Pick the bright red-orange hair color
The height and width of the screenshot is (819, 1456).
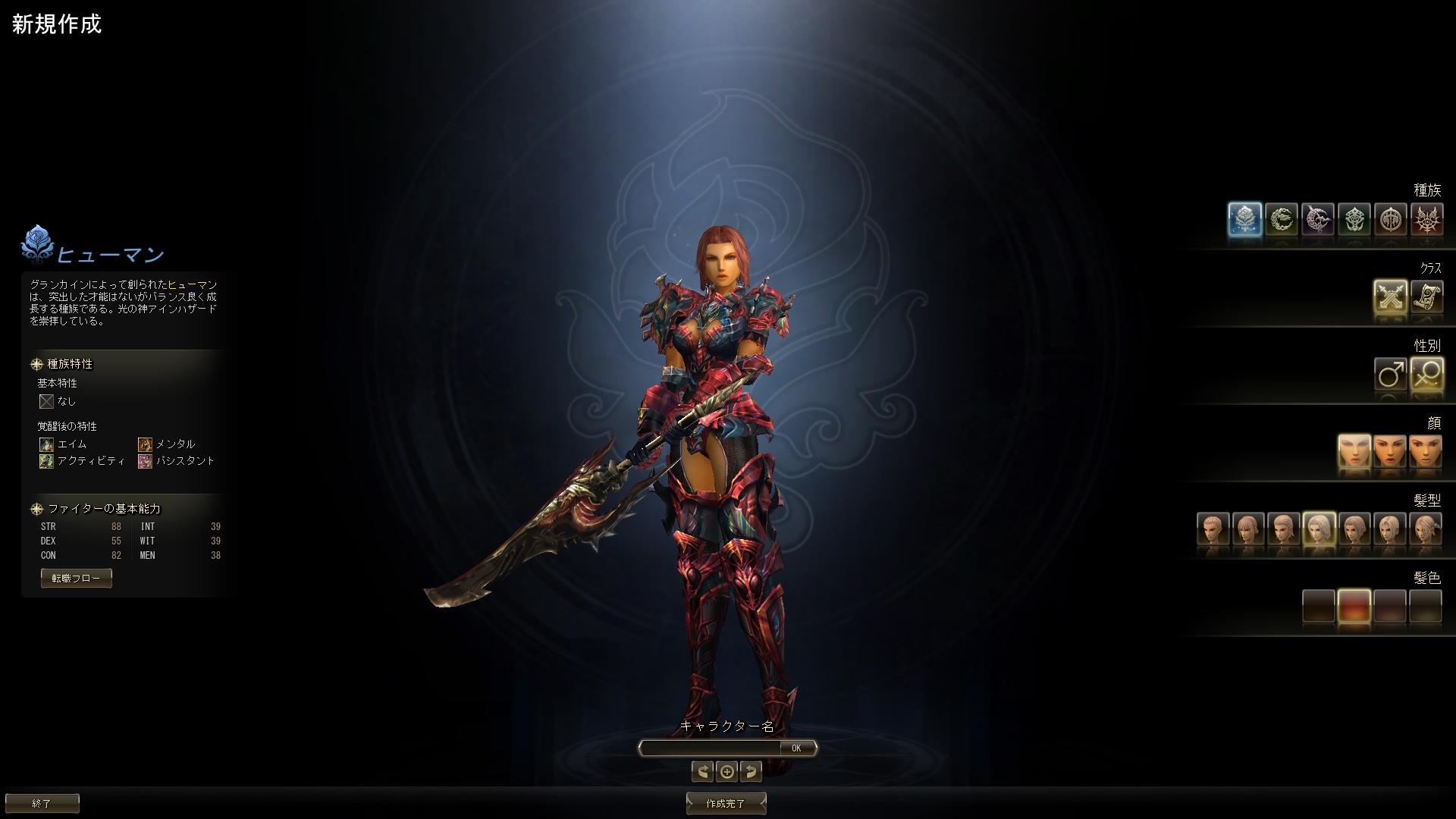pos(1354,607)
